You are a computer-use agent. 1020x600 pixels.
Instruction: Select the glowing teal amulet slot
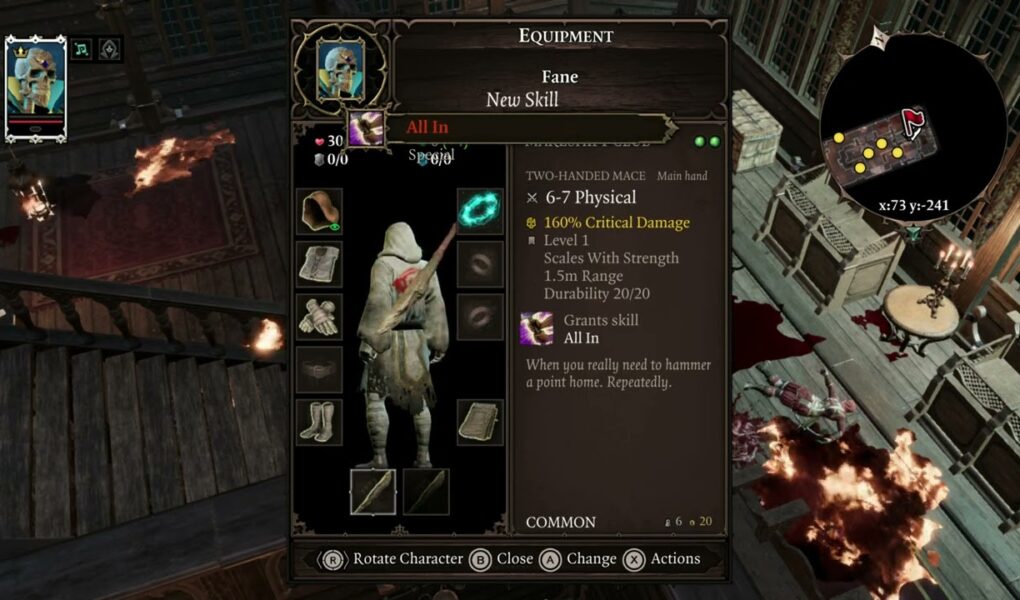point(480,211)
